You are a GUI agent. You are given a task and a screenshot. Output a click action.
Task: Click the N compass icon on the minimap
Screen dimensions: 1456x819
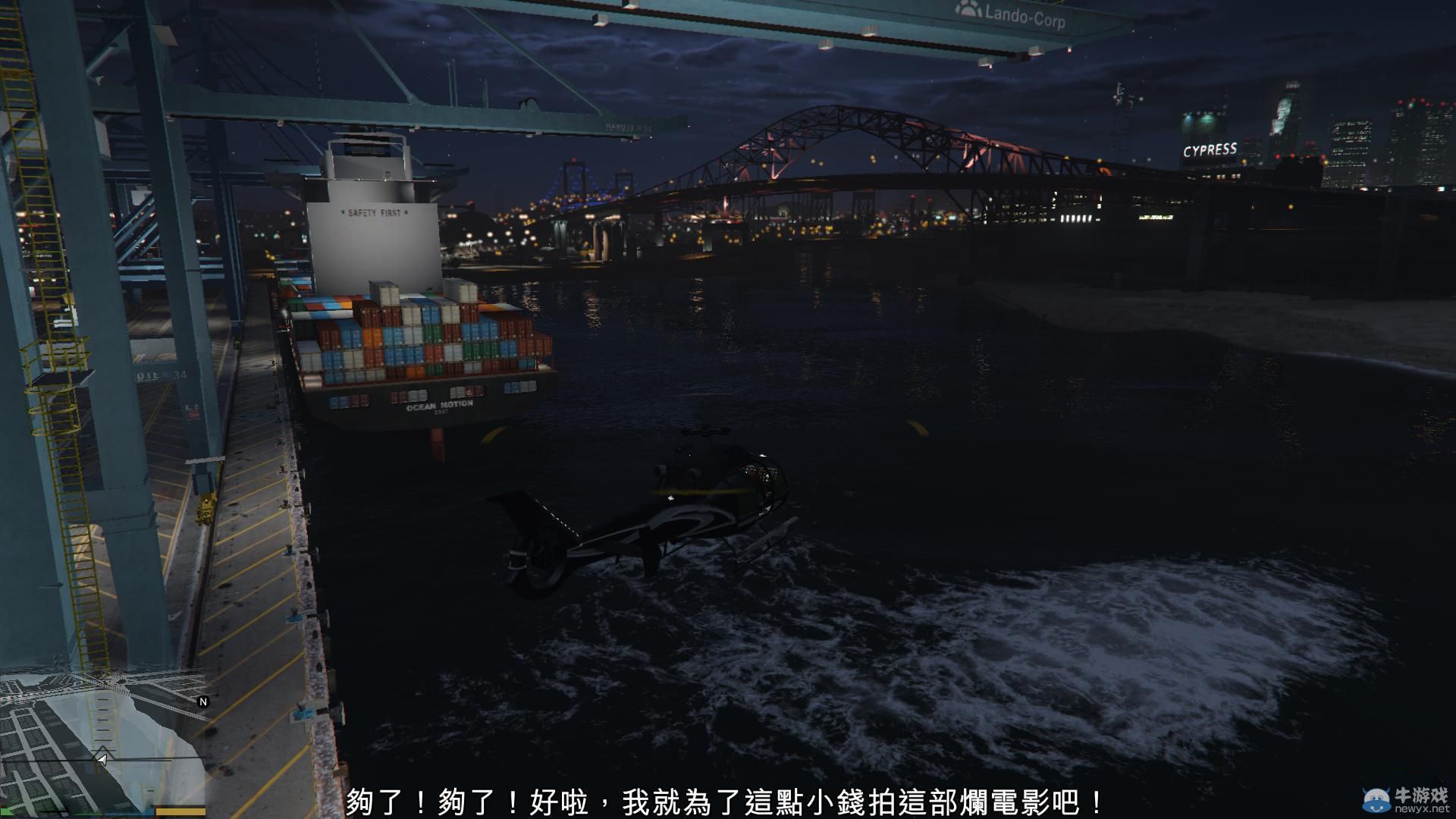click(x=203, y=702)
